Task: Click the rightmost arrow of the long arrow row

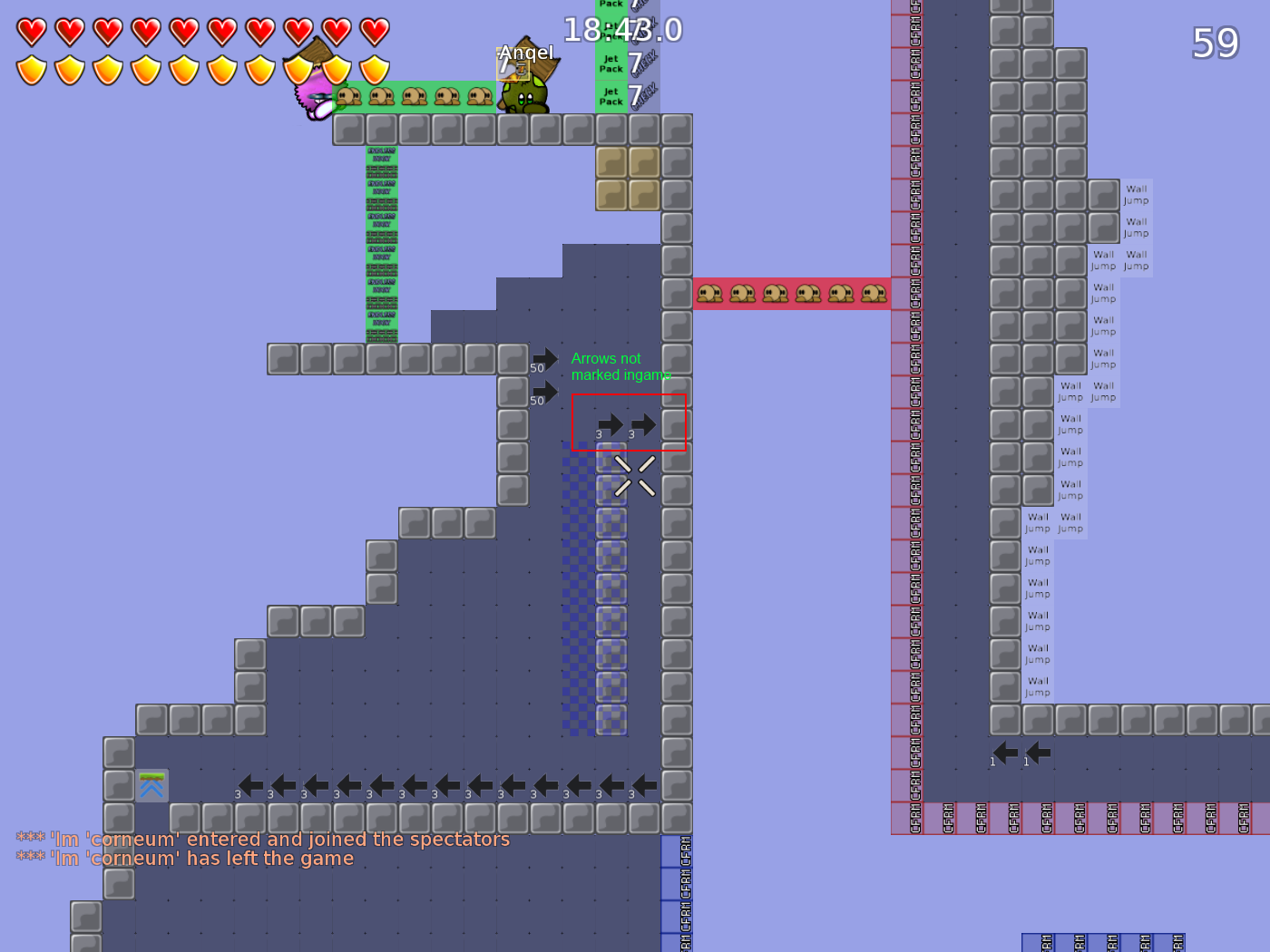Action: [644, 783]
